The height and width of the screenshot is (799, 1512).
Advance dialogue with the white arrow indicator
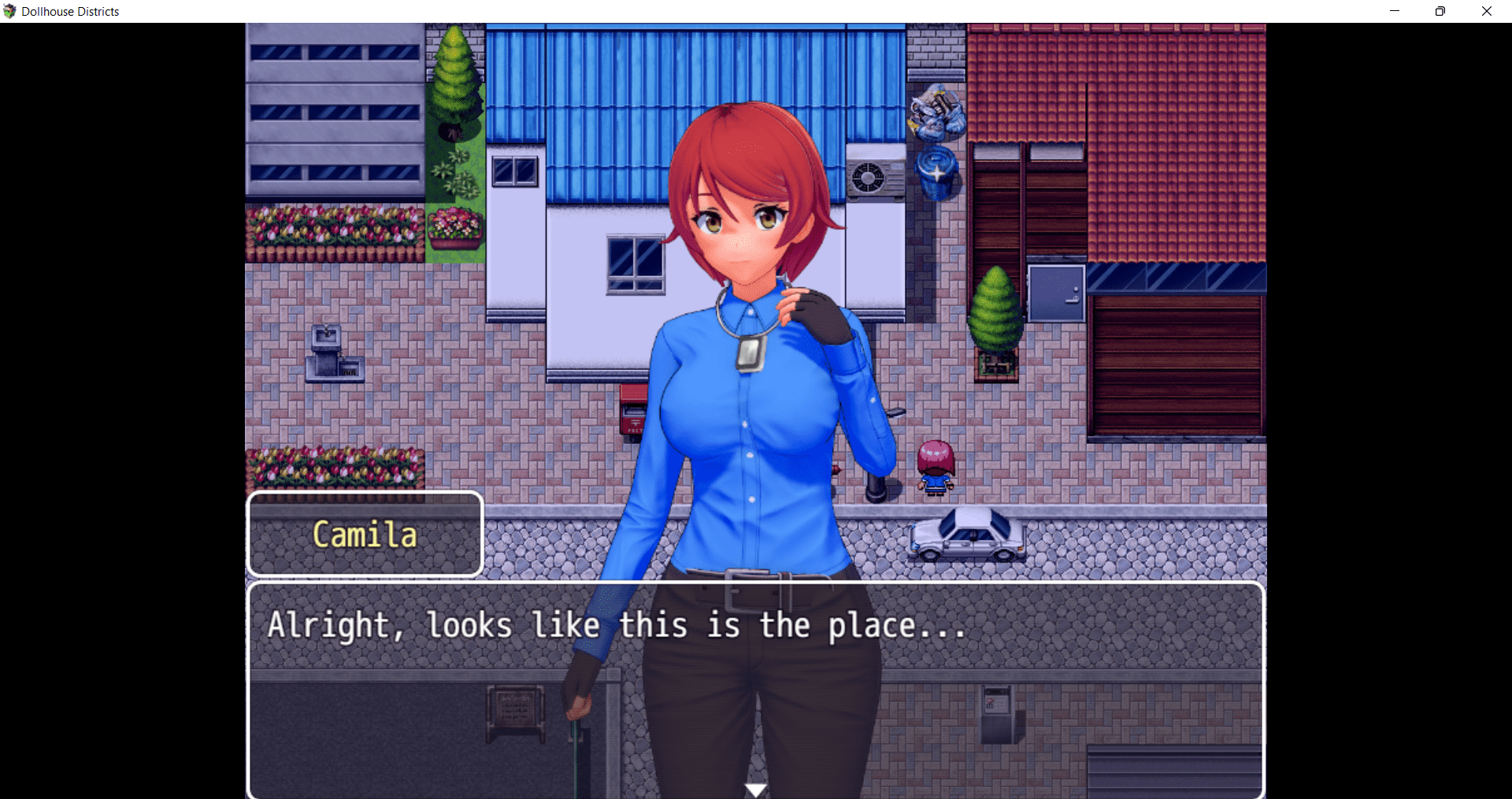click(756, 790)
